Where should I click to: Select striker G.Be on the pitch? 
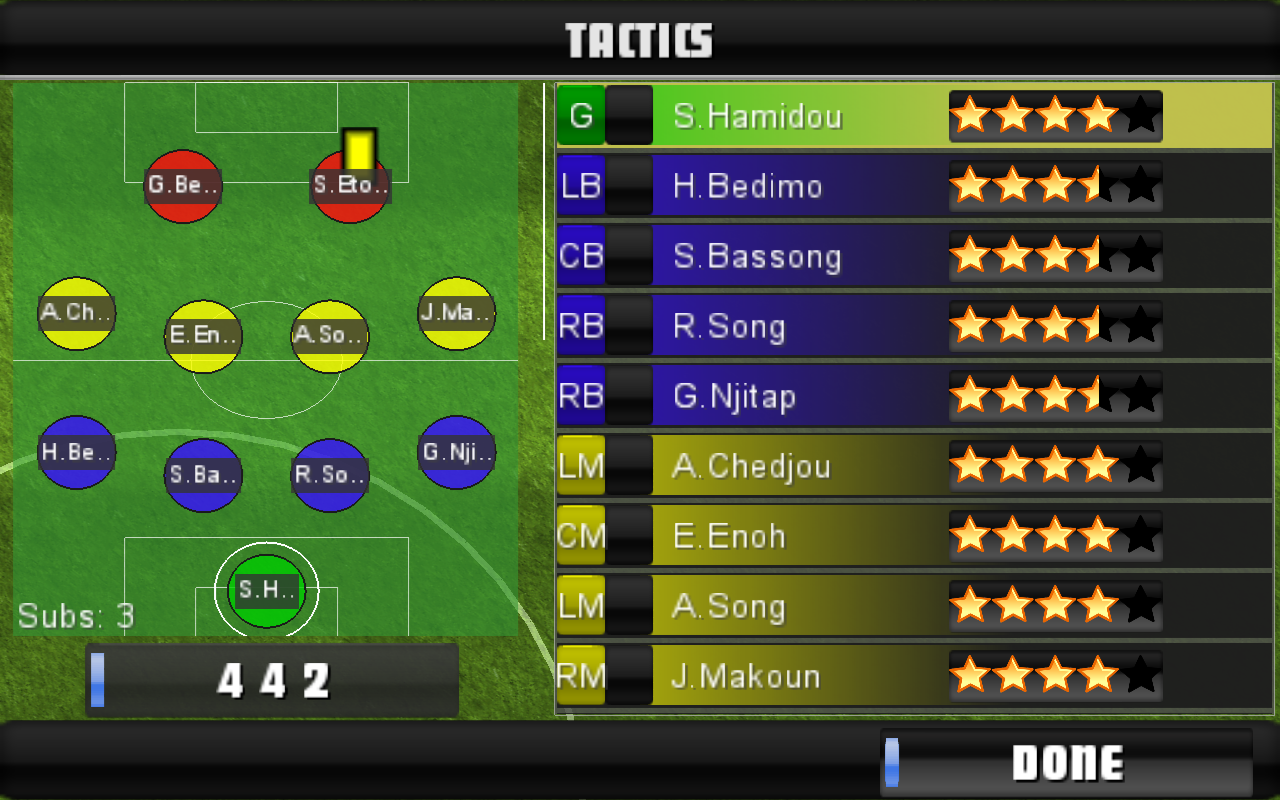[183, 186]
